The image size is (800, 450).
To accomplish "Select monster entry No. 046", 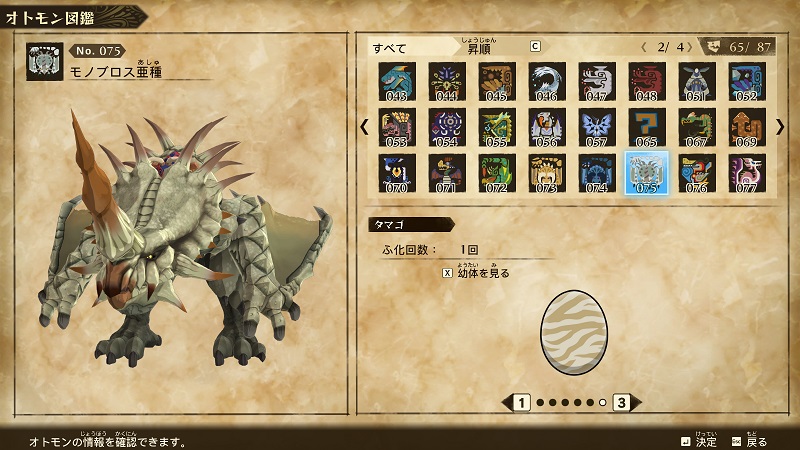I will pos(546,82).
